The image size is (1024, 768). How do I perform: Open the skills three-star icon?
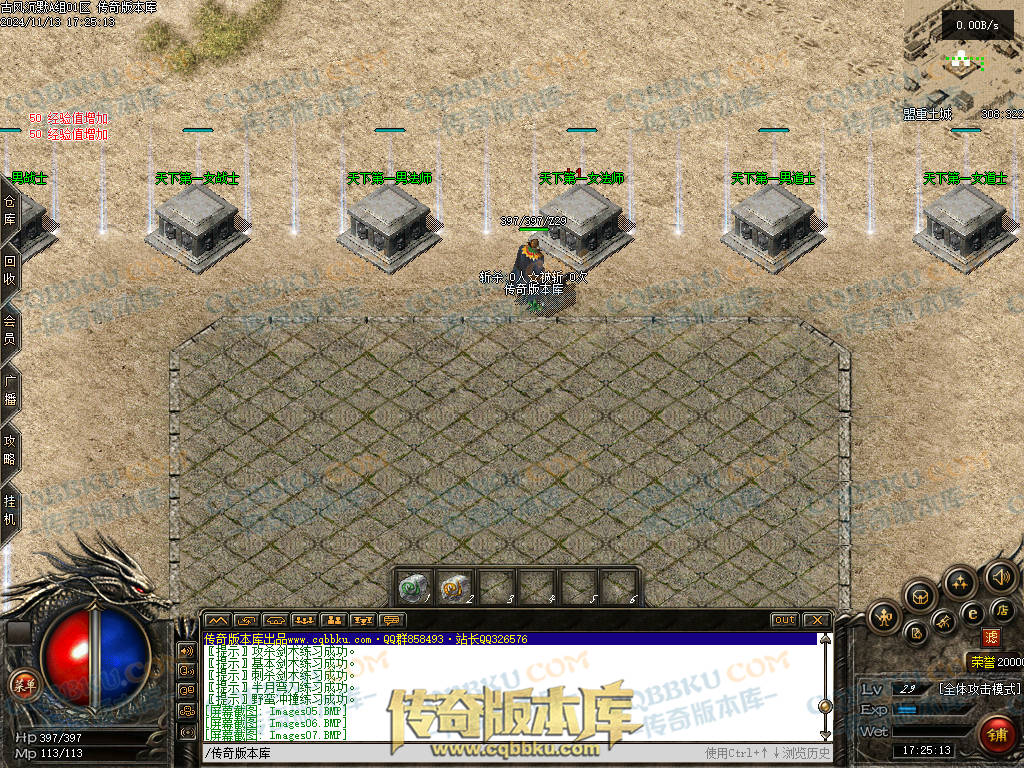click(960, 582)
